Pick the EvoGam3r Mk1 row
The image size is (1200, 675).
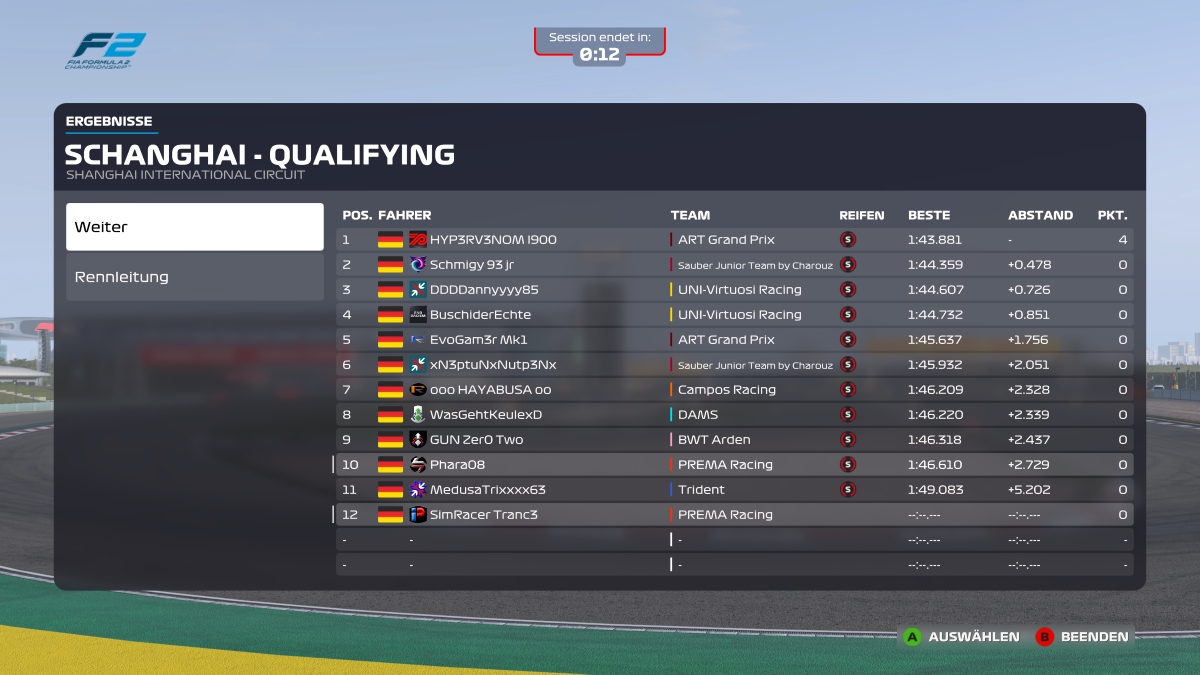pyautogui.click(x=478, y=340)
